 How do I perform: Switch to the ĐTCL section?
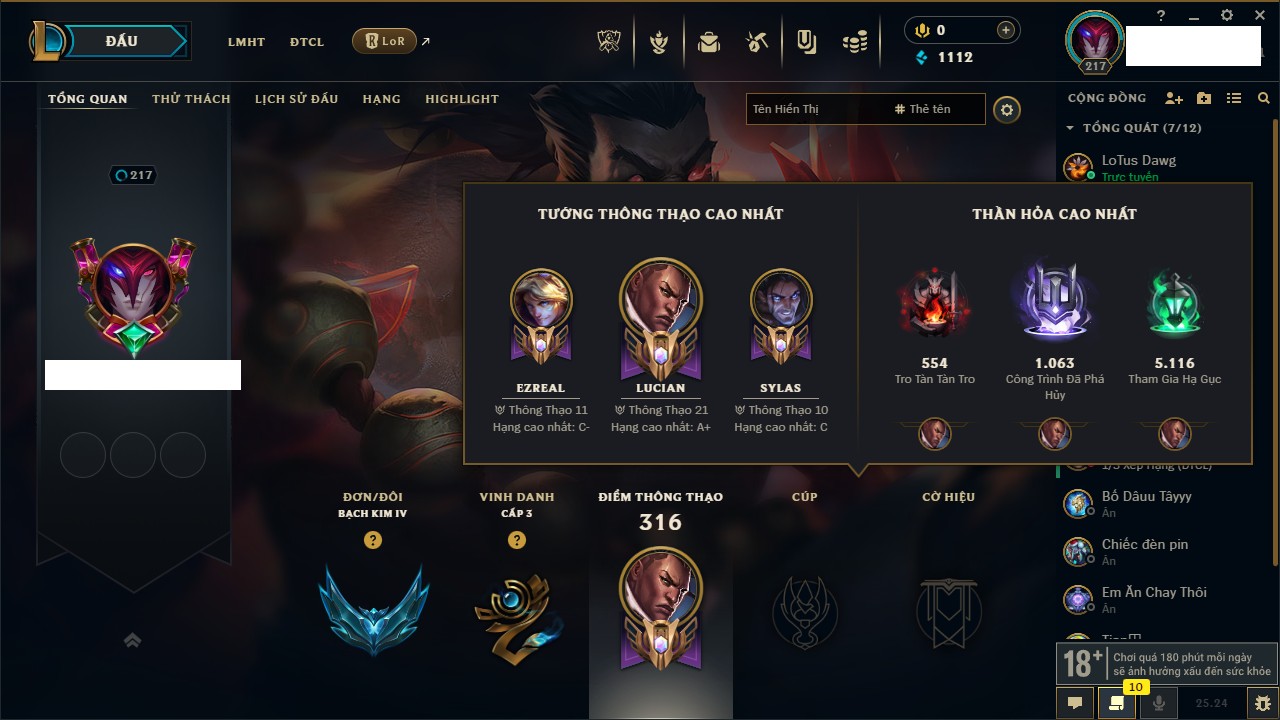click(307, 42)
